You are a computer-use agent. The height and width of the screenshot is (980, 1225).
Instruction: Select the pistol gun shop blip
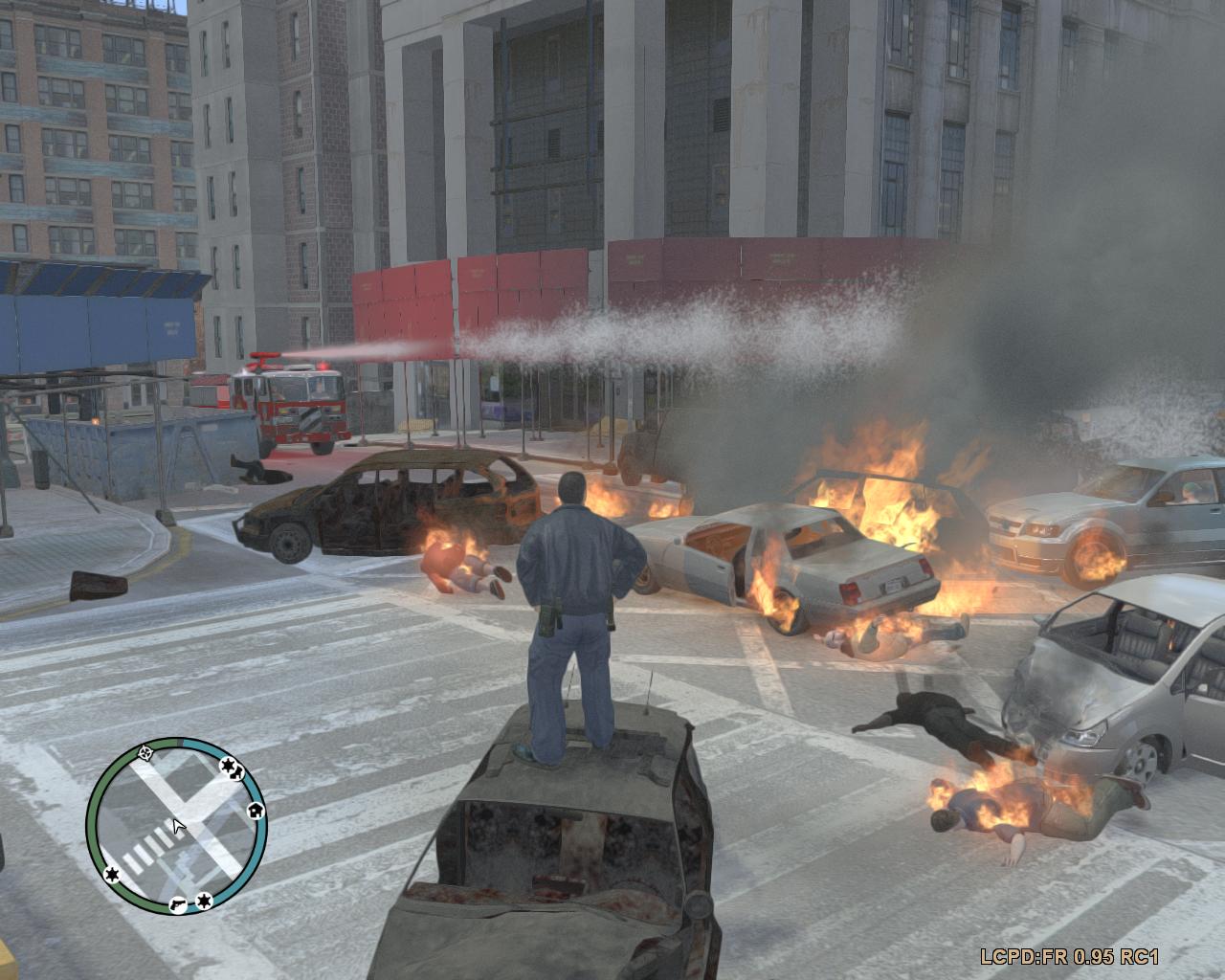(x=179, y=902)
